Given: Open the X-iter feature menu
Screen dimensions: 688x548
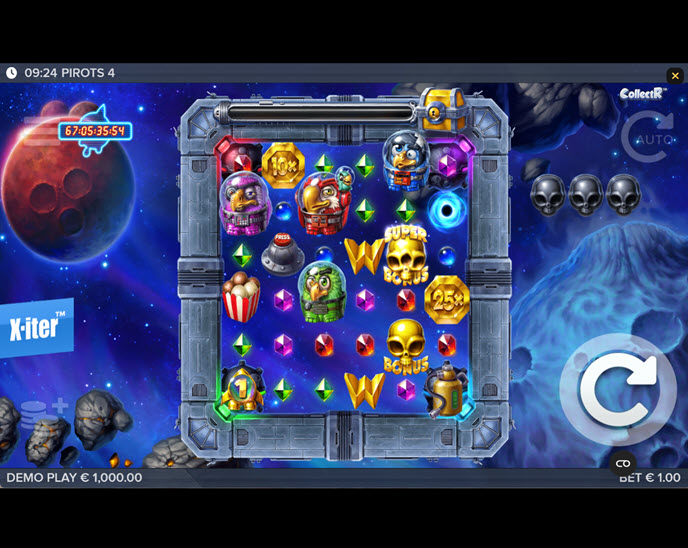Looking at the screenshot, I should [37, 327].
